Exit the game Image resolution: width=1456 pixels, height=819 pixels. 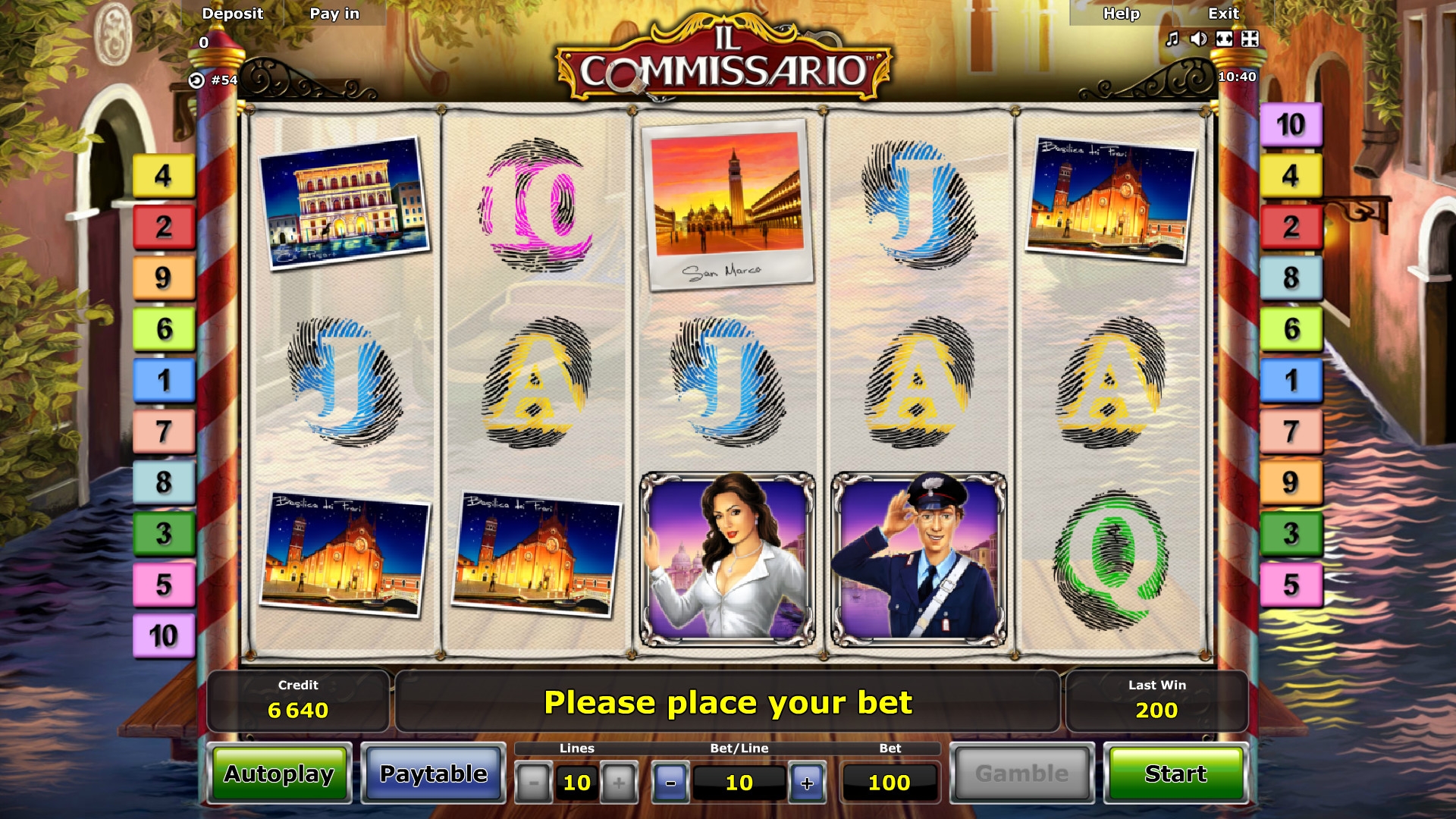(1223, 14)
